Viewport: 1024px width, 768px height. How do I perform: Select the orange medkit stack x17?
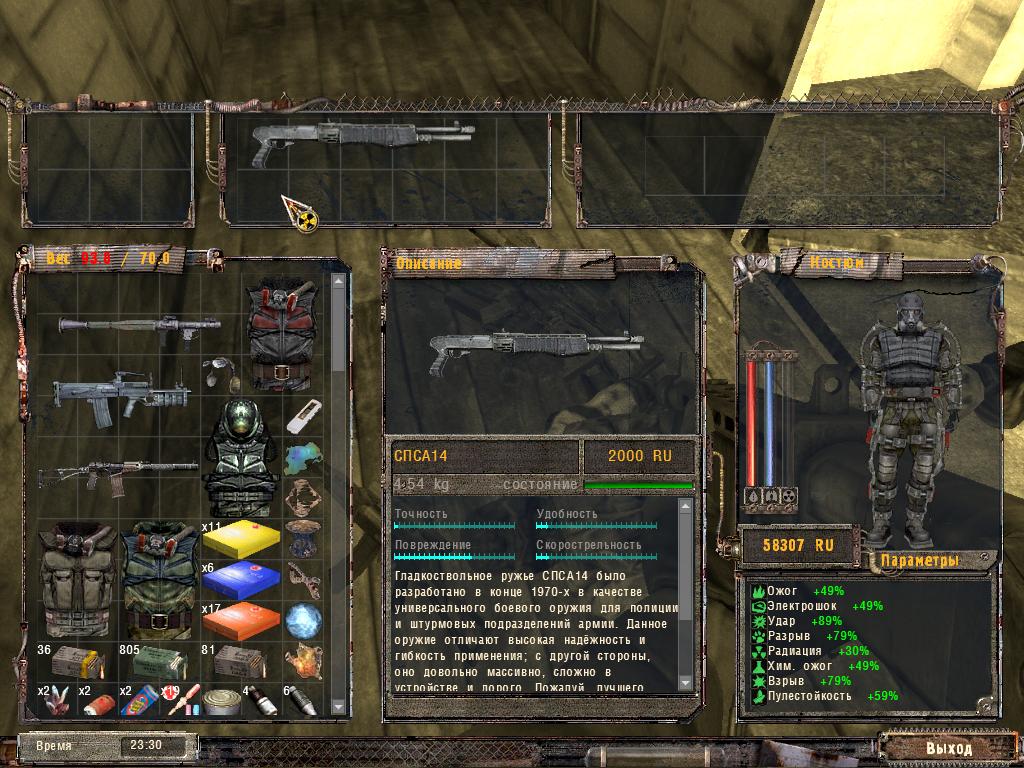[x=240, y=620]
